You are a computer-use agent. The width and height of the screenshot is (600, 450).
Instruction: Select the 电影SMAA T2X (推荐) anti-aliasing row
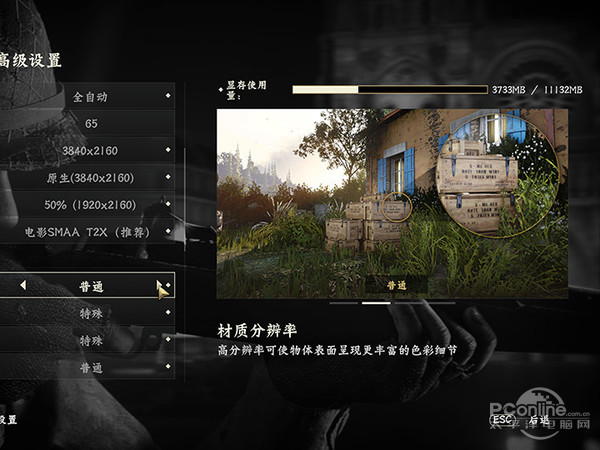pos(90,231)
